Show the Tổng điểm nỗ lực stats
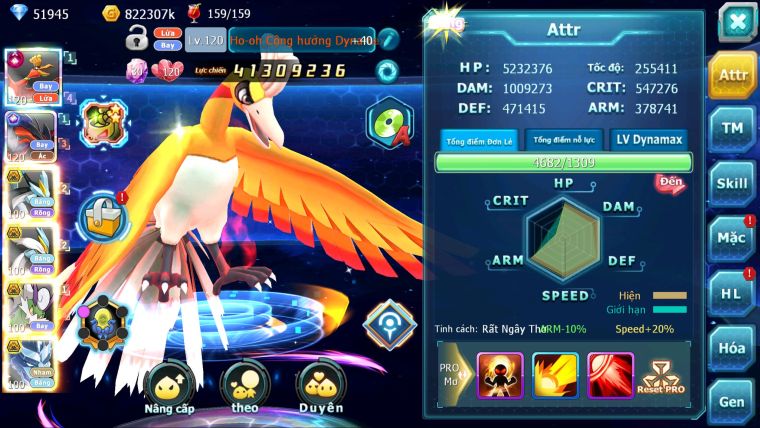The width and height of the screenshot is (760, 428). (563, 140)
